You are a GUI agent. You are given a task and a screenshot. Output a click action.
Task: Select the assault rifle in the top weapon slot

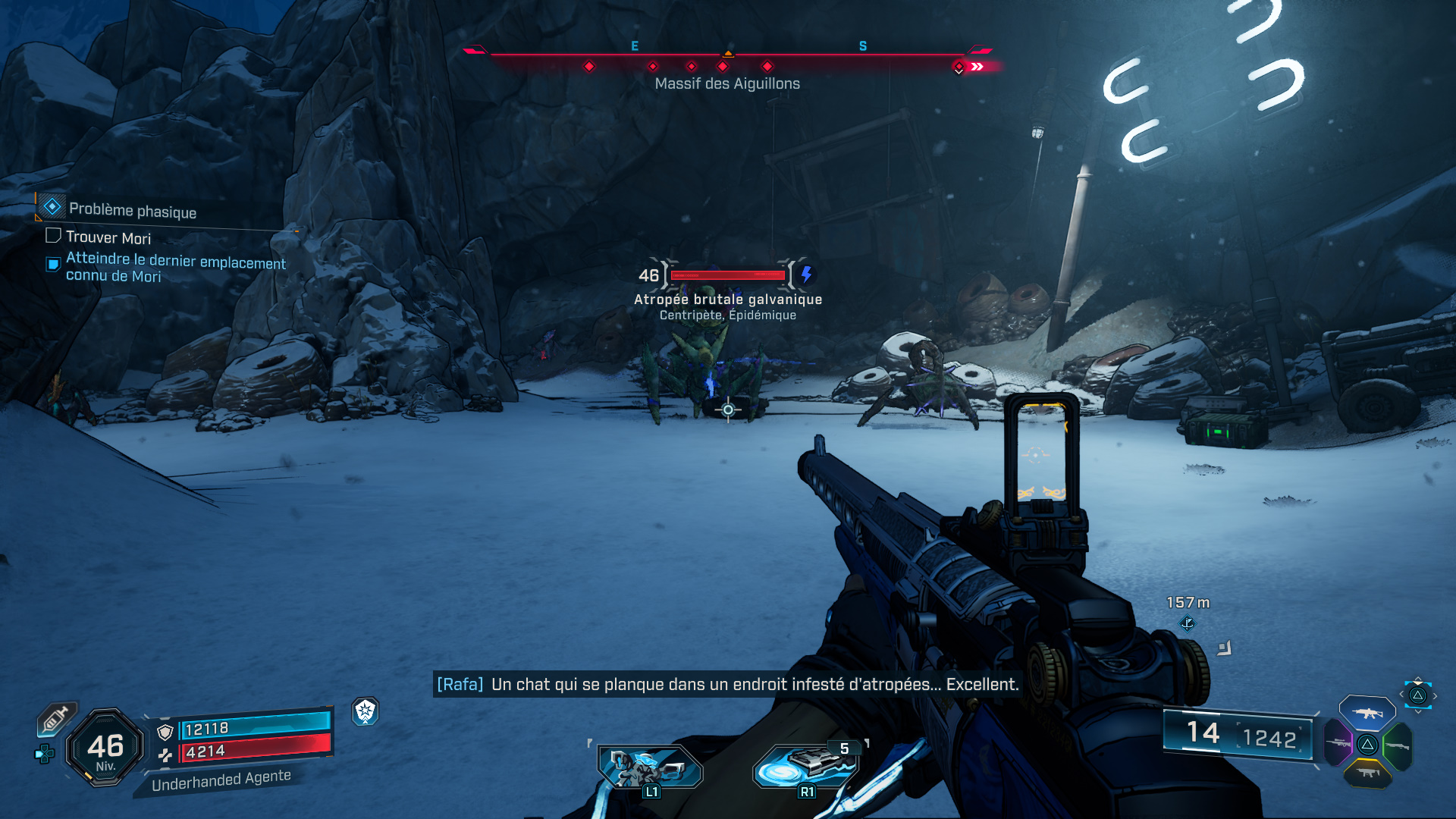point(1367,713)
